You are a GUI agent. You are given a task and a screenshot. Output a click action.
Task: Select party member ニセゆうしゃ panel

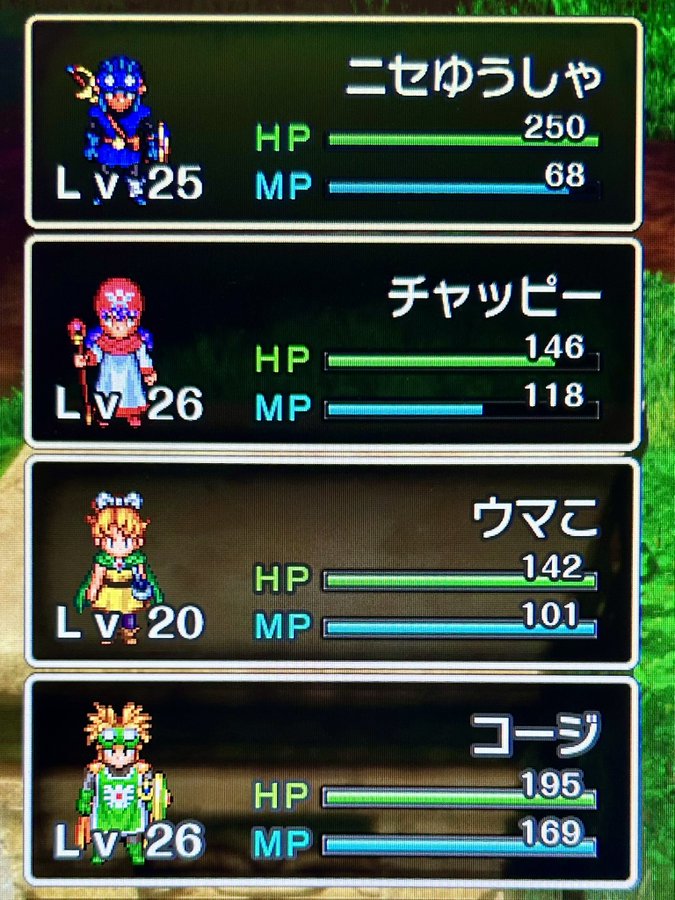333,124
